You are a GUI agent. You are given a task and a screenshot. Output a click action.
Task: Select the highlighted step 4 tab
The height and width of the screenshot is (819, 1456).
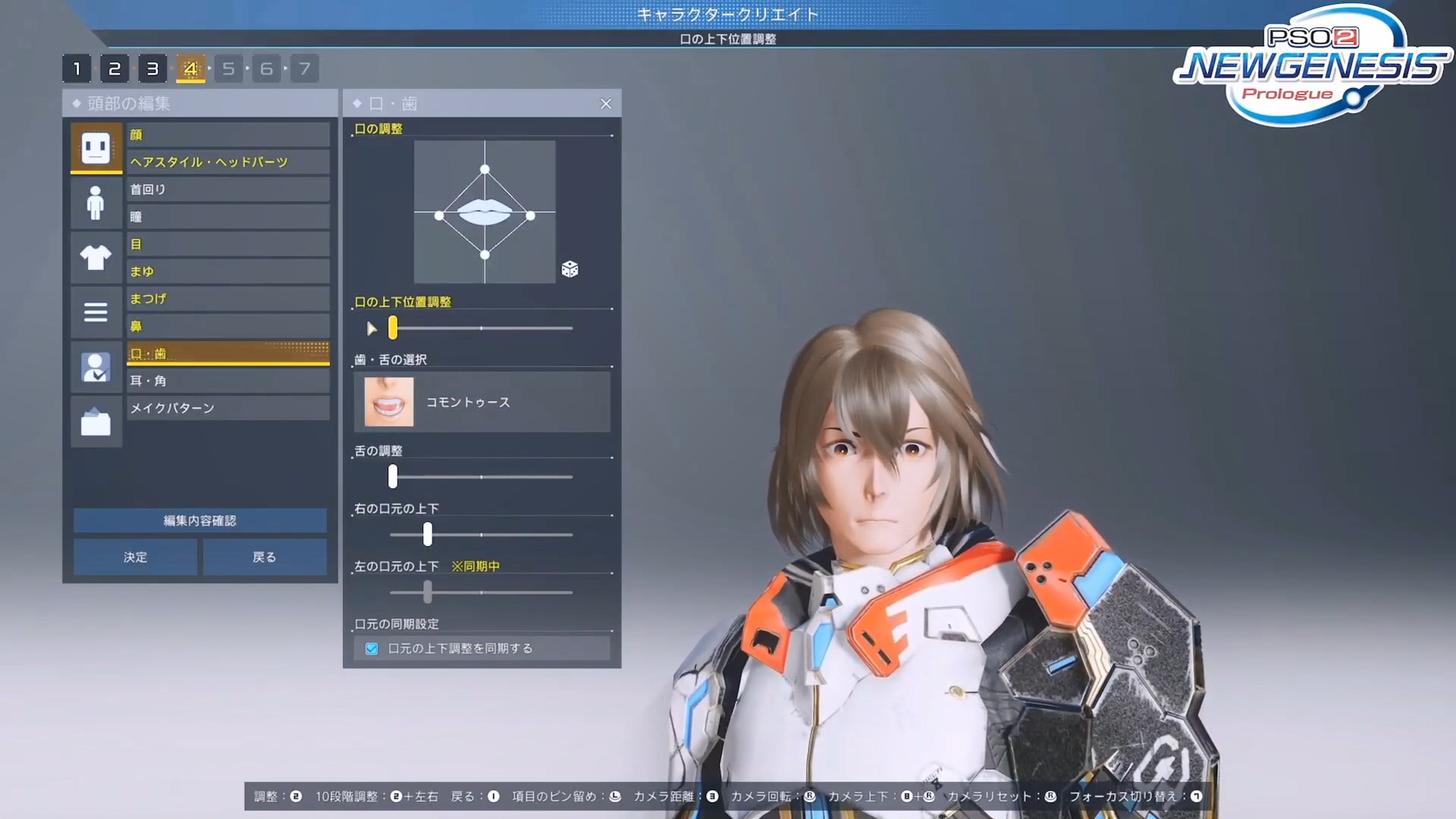click(190, 68)
